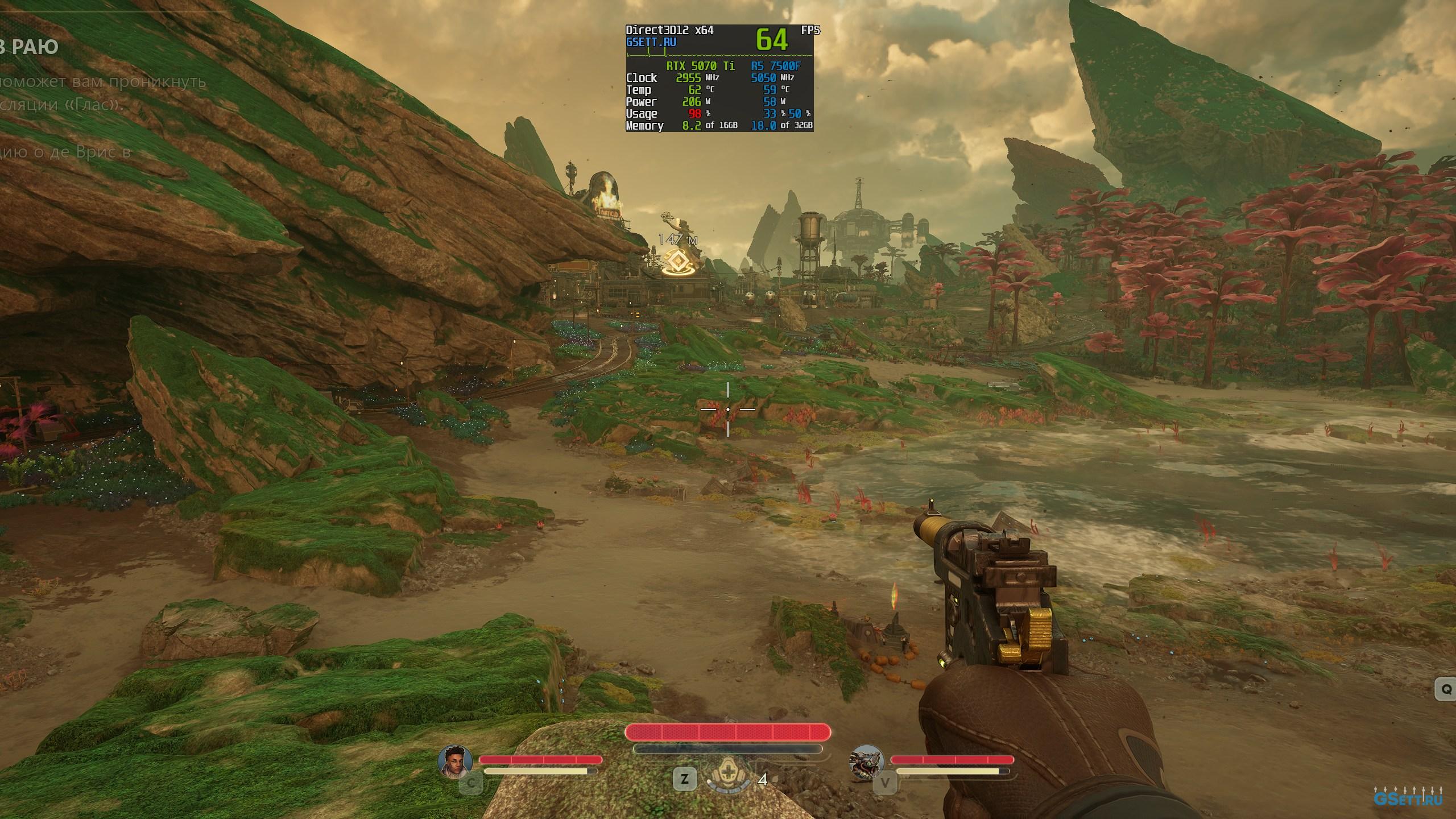Viewport: 1456px width, 819px height.
Task: Click the GSETT.RU link in the performance overlay
Action: point(651,42)
